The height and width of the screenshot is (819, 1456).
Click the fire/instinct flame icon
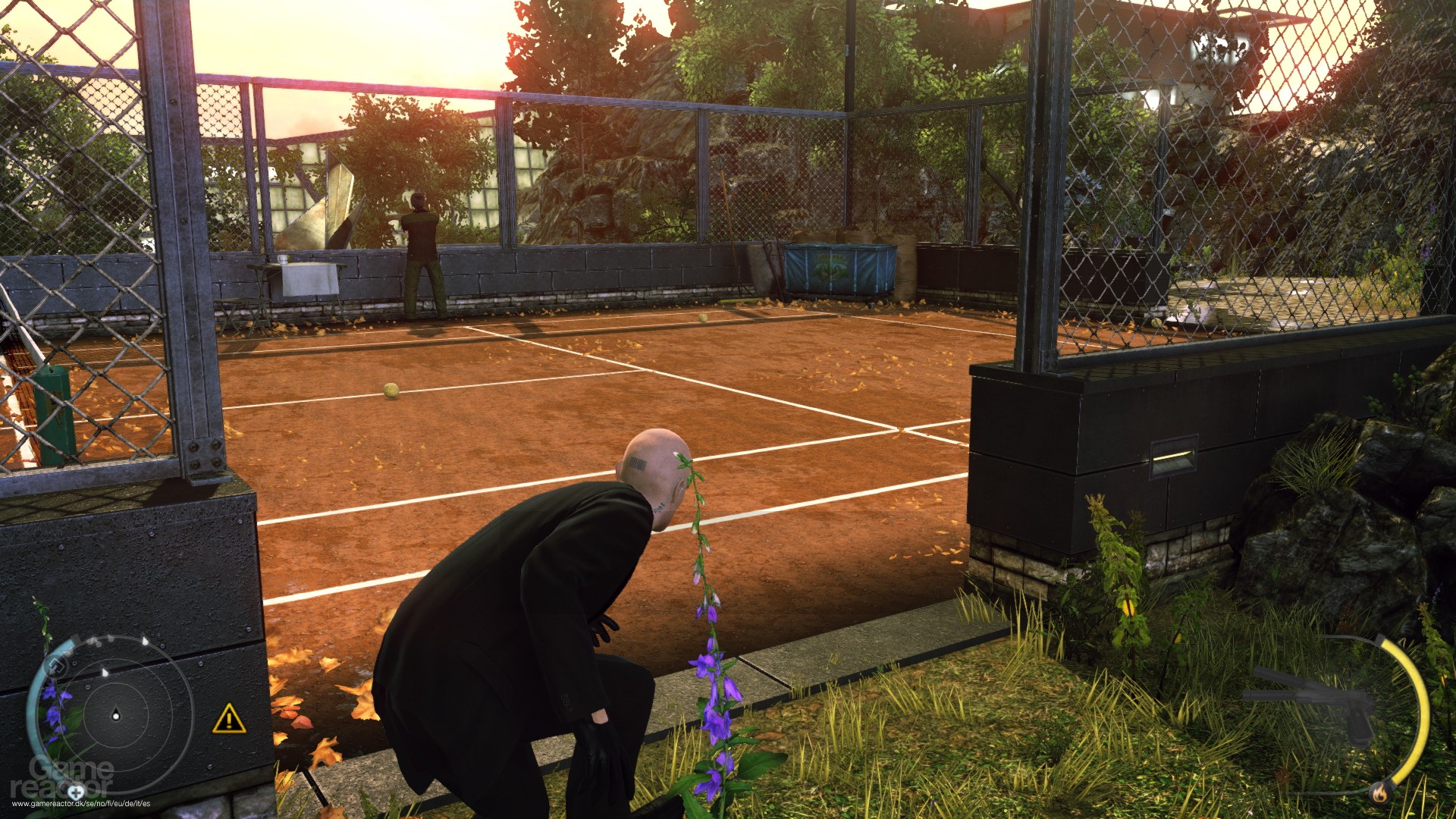(1379, 793)
